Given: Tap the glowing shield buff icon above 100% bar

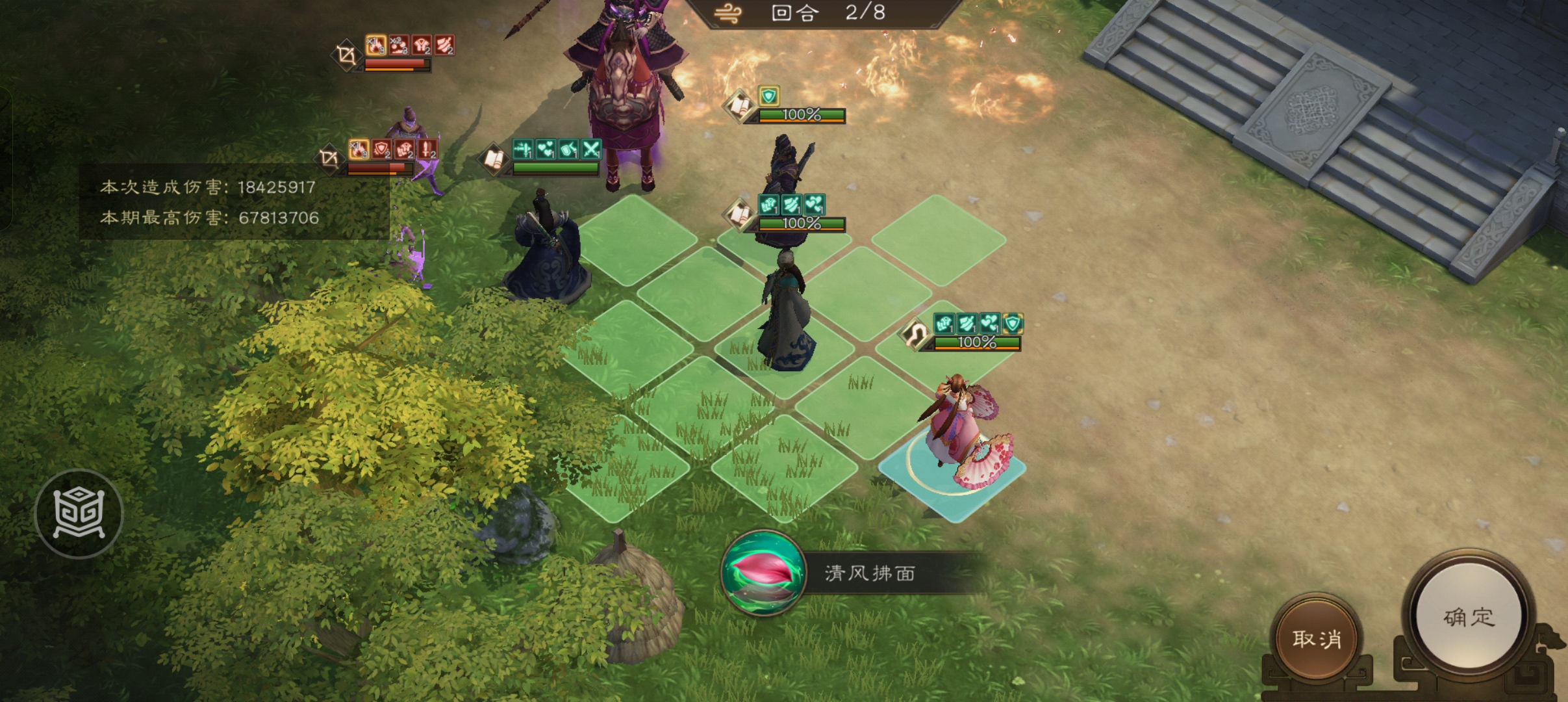Looking at the screenshot, I should 769,97.
